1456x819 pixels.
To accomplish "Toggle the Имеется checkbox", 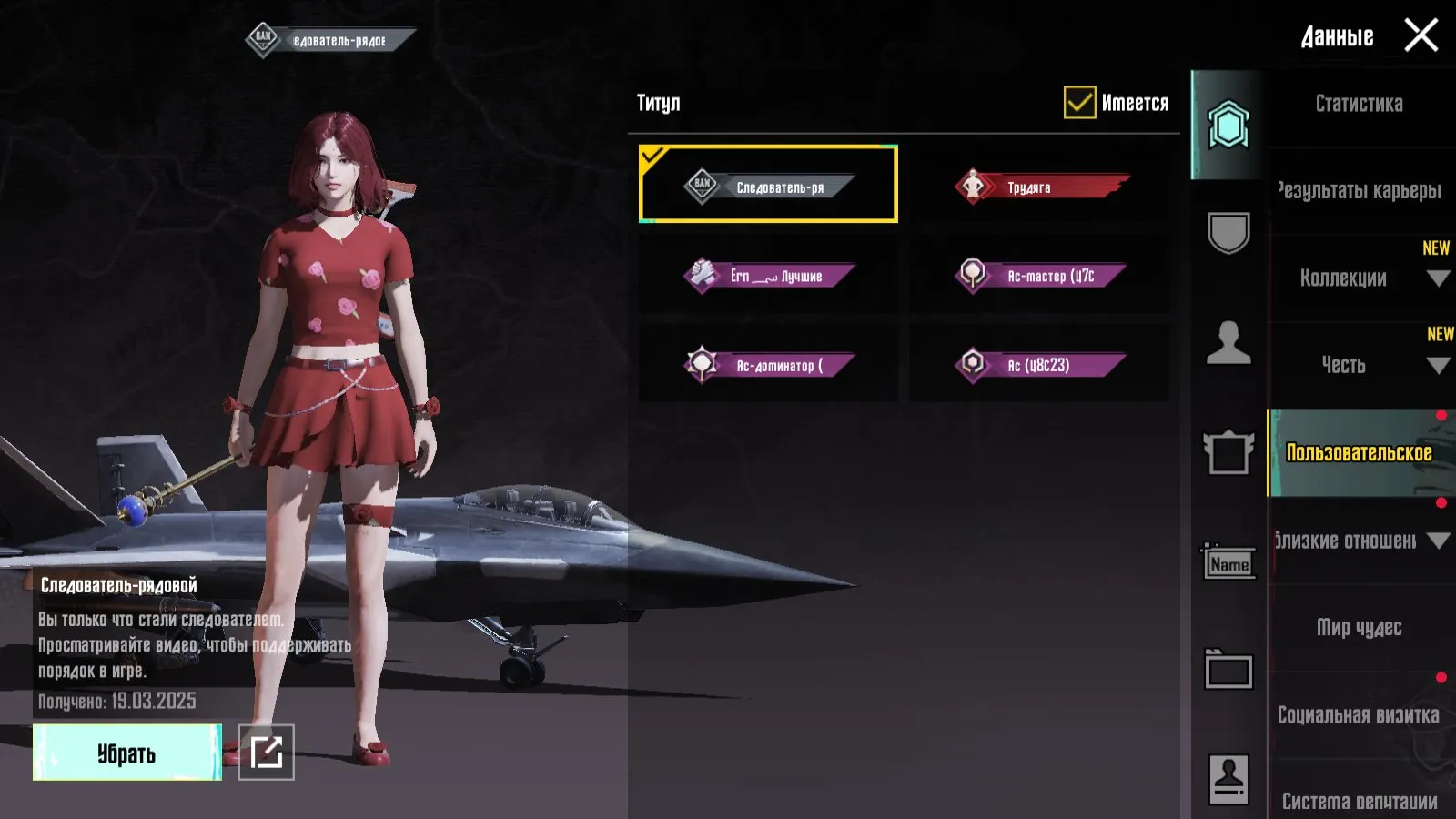I will [1079, 102].
